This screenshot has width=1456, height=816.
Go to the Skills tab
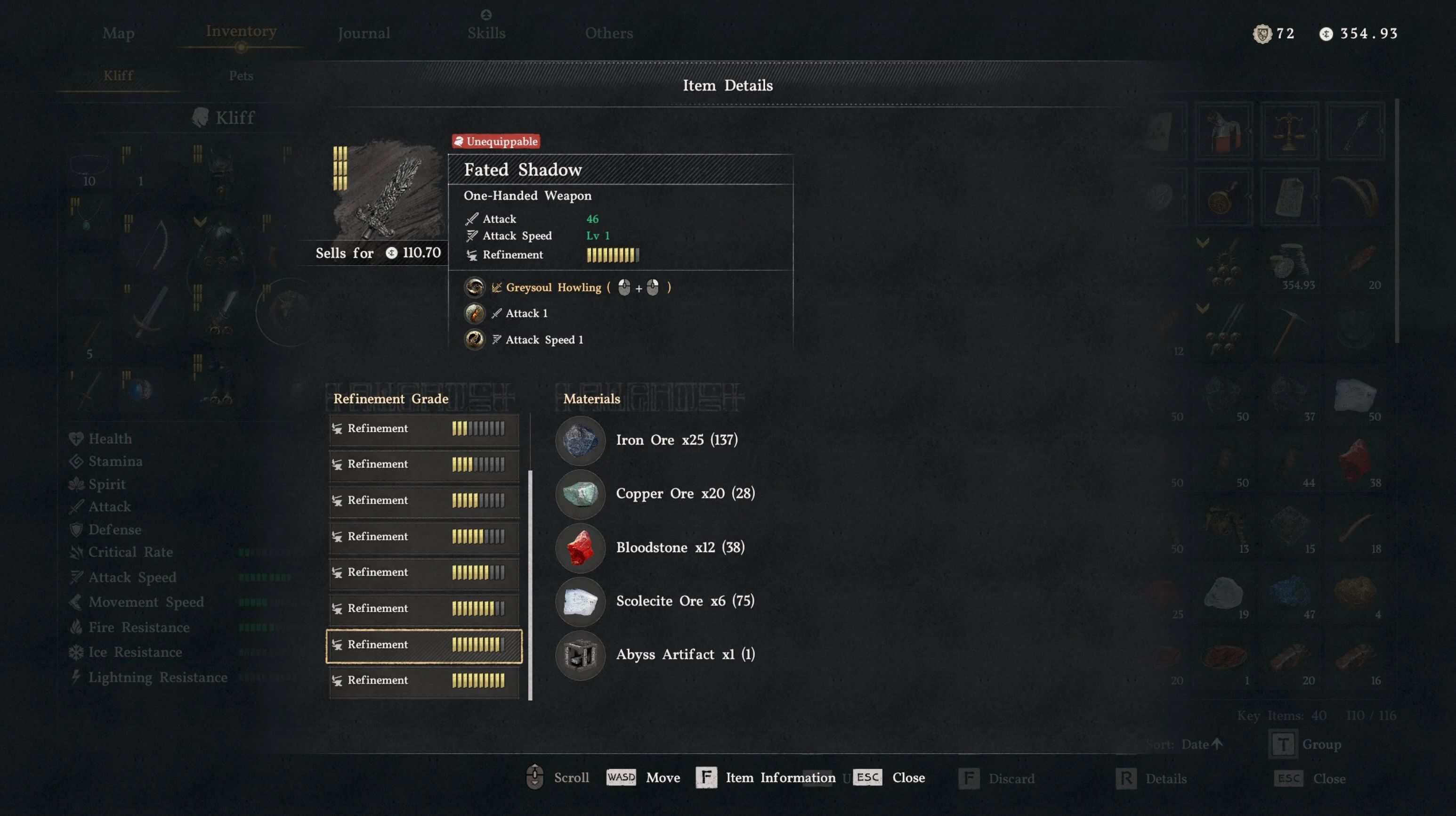point(486,33)
